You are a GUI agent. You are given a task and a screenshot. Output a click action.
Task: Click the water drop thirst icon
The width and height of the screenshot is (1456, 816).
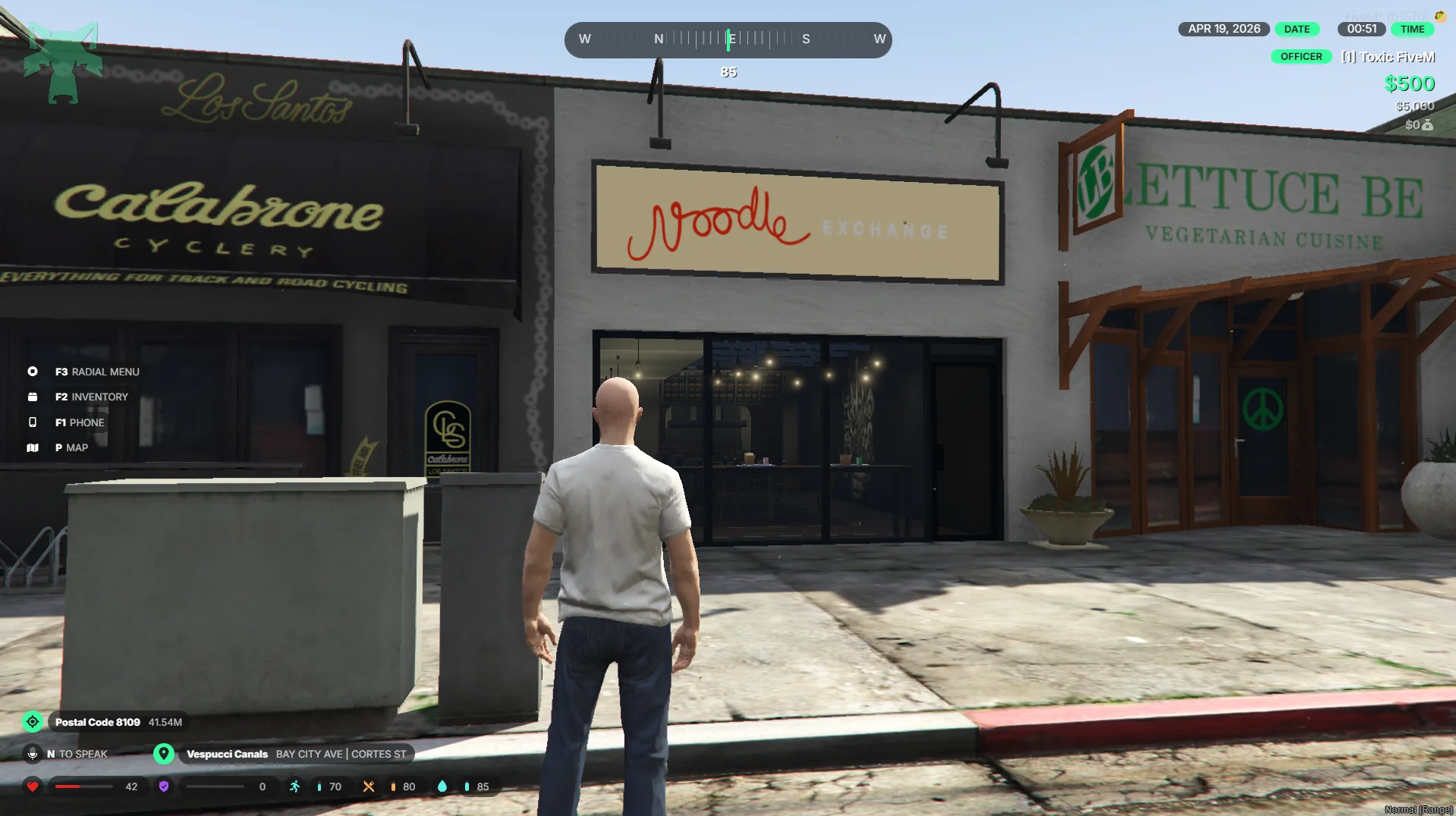click(442, 786)
